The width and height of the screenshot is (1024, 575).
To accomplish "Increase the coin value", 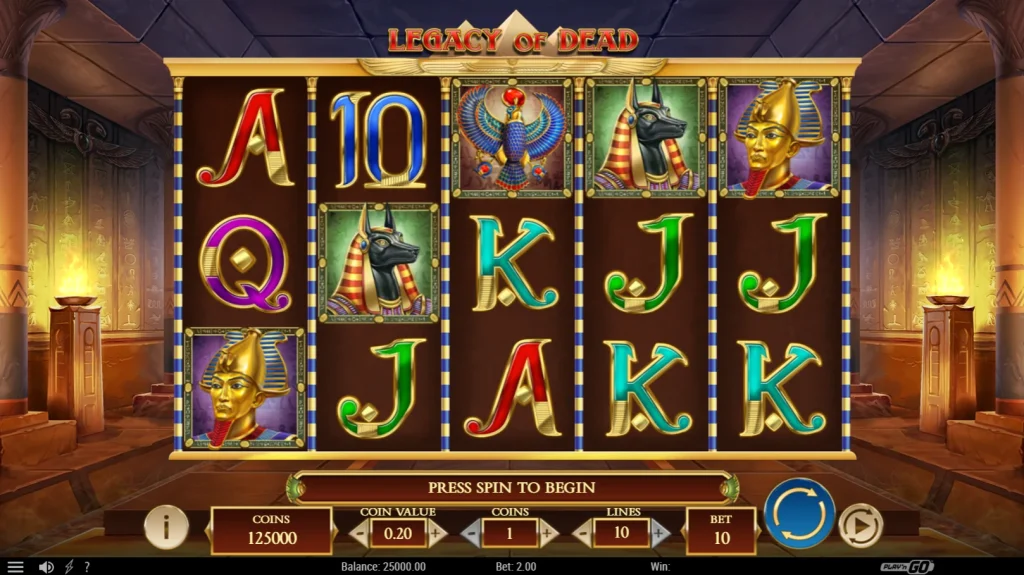I will click(436, 533).
